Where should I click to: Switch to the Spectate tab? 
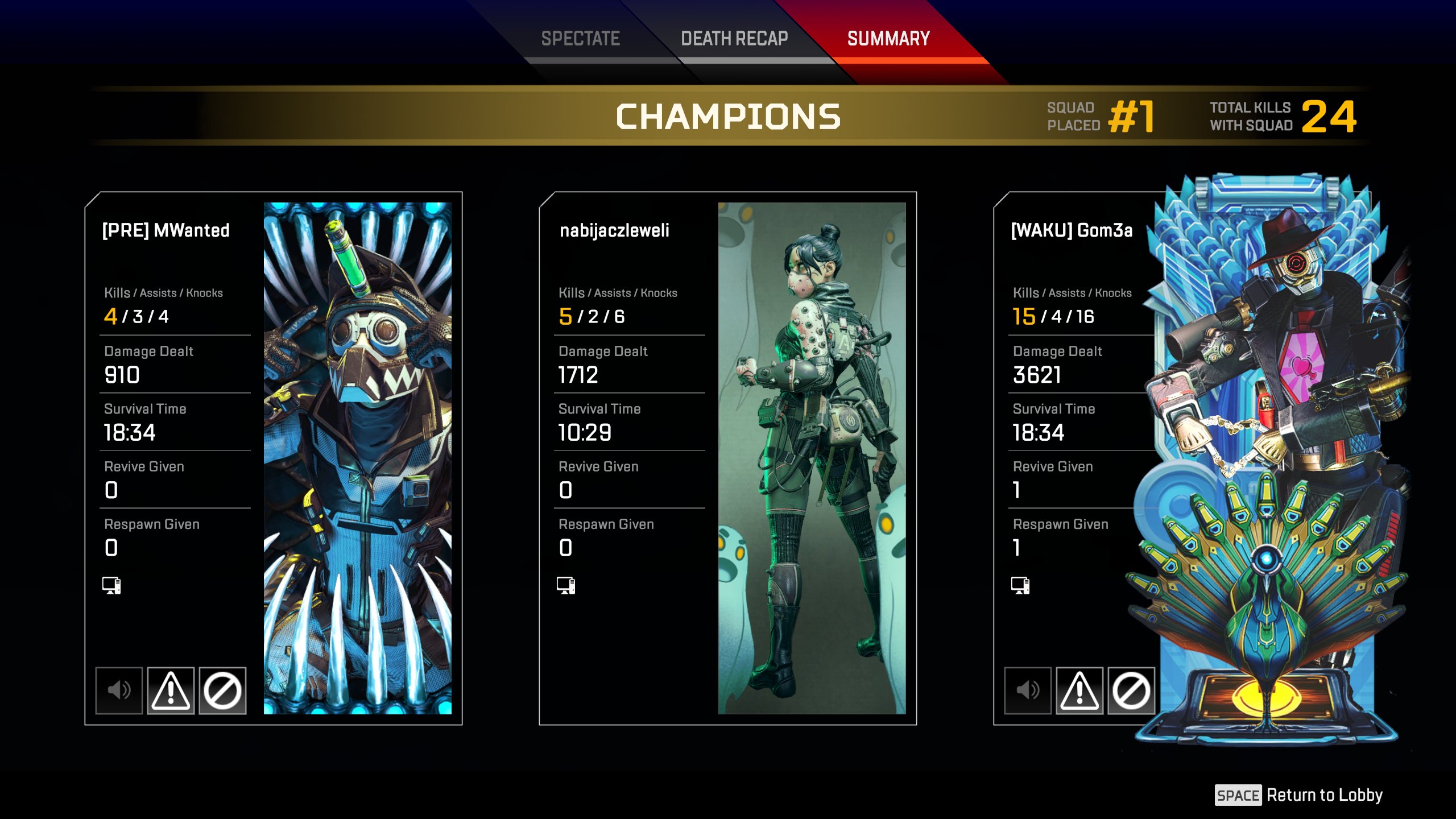580,39
